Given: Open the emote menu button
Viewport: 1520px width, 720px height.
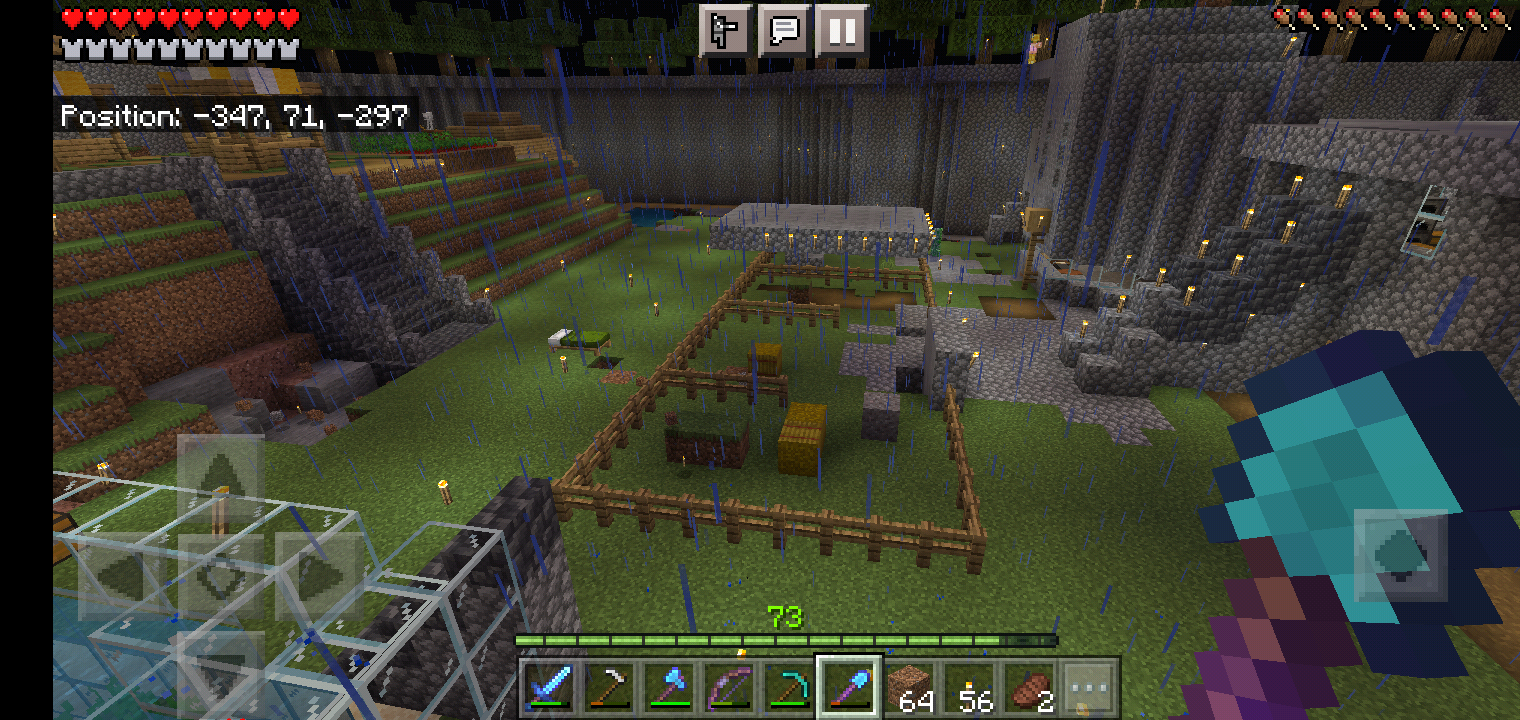Looking at the screenshot, I should pyautogui.click(x=725, y=31).
